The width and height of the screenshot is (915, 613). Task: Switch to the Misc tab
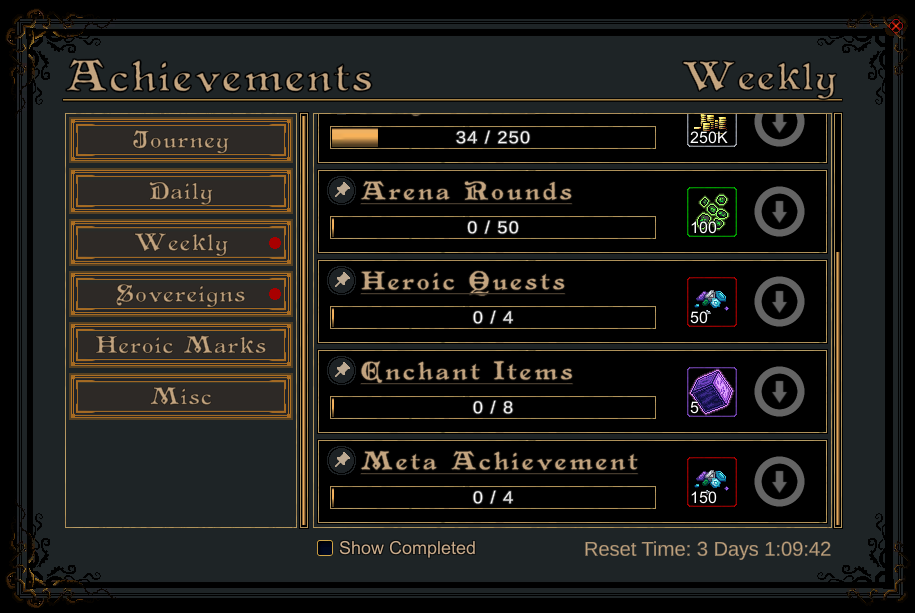coord(181,397)
